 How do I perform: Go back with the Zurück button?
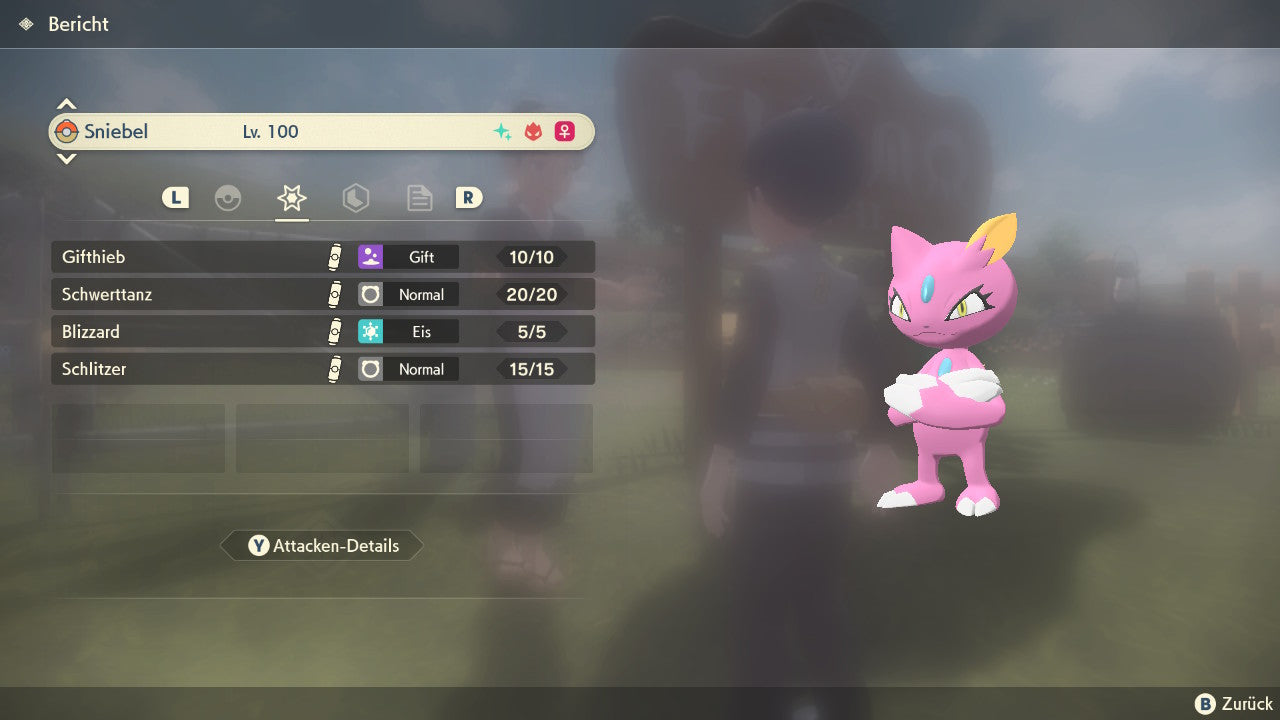click(1234, 704)
